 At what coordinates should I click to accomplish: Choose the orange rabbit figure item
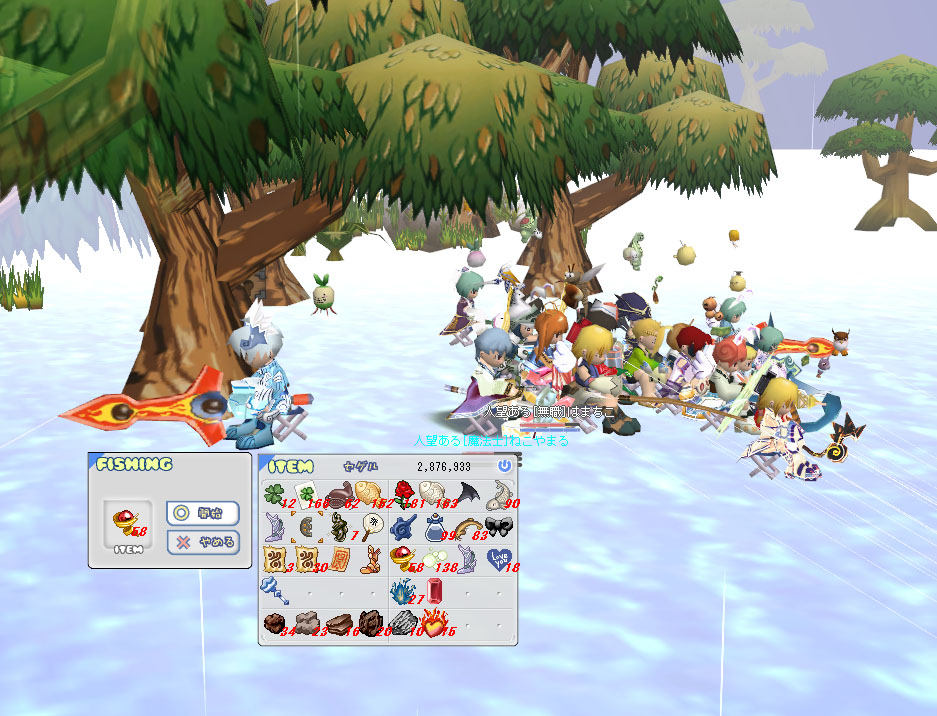(369, 558)
